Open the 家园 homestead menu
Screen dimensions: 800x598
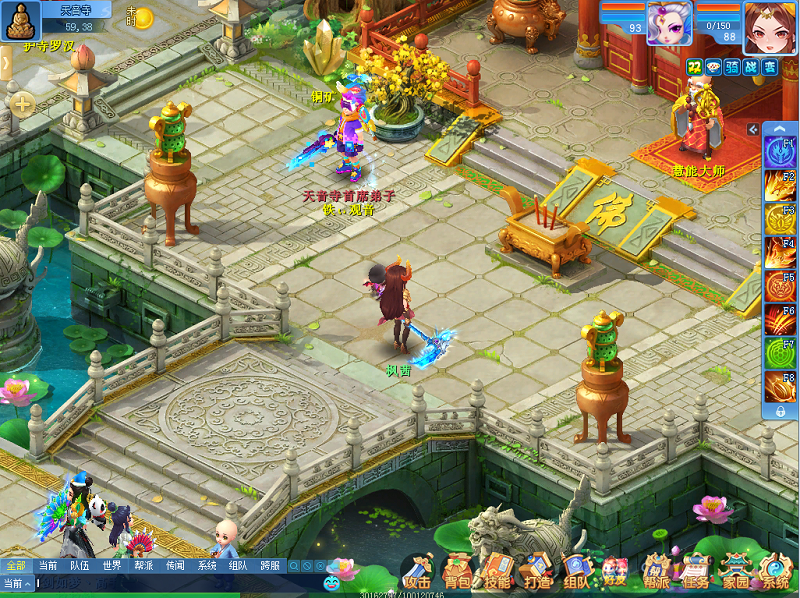736,572
